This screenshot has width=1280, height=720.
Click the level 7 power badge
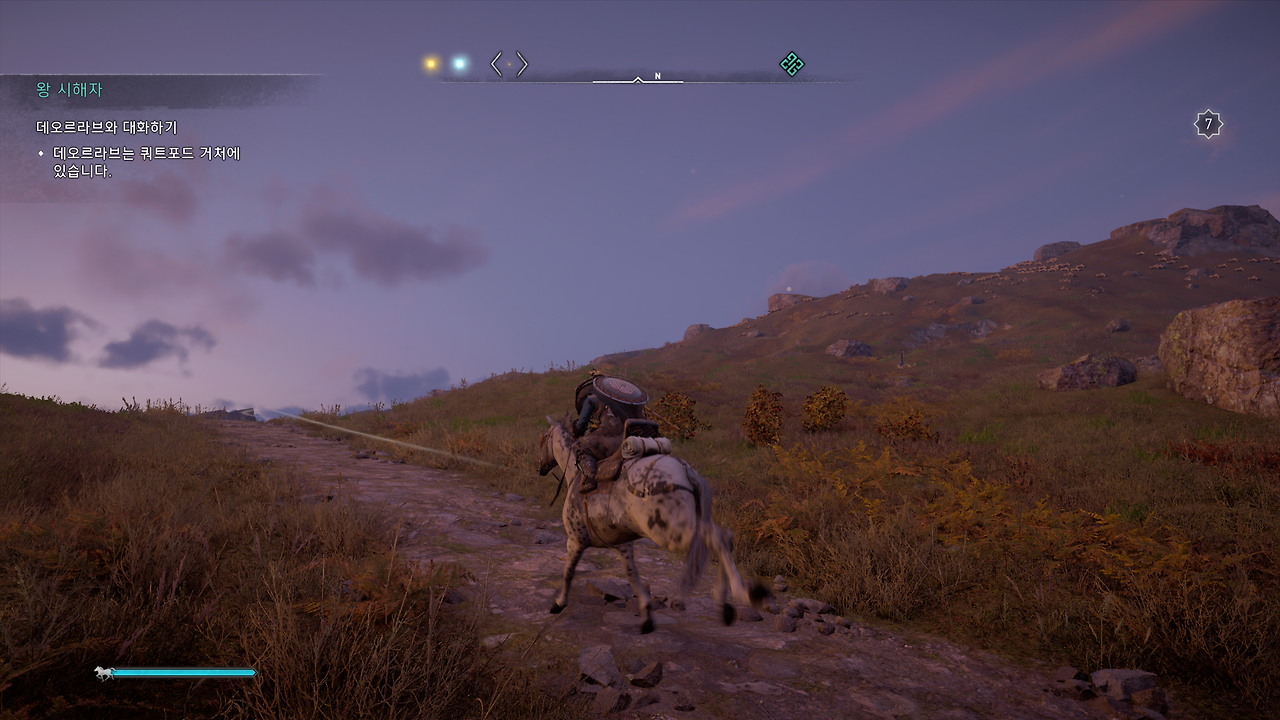pos(1207,122)
